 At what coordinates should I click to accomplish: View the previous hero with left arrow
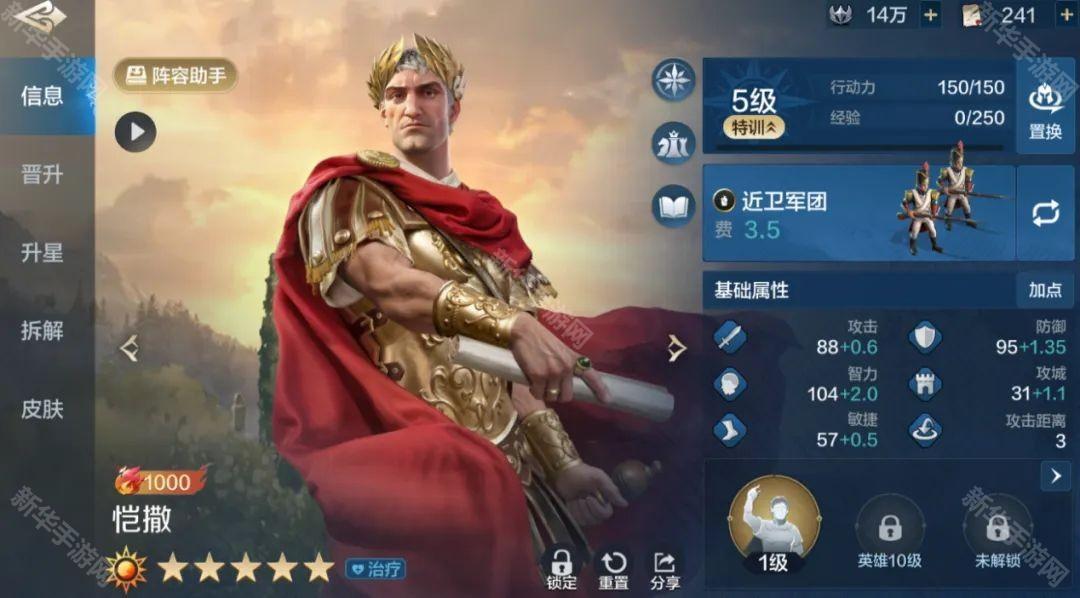[x=129, y=348]
